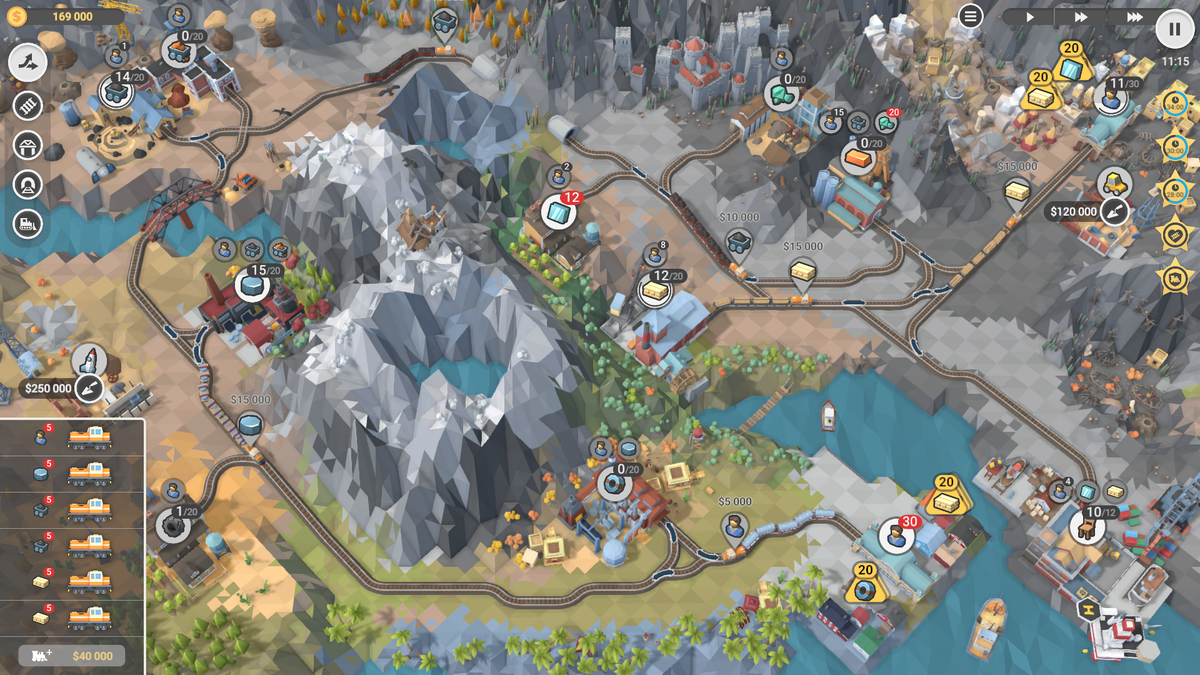The height and width of the screenshot is (675, 1200).
Task: Set game speed to double fast-forward
Action: pyautogui.click(x=1081, y=17)
